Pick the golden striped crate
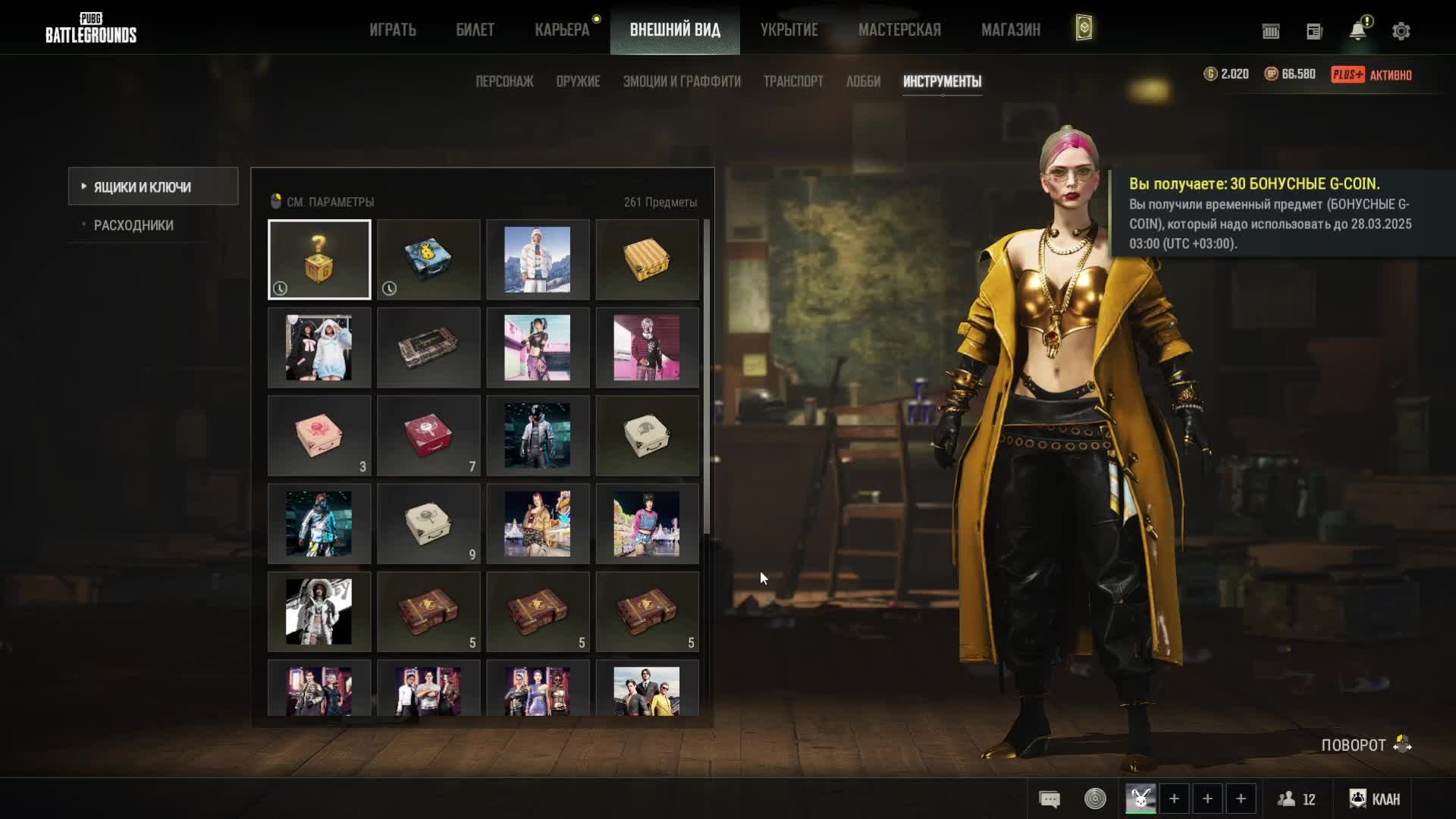The width and height of the screenshot is (1456, 819). [647, 259]
